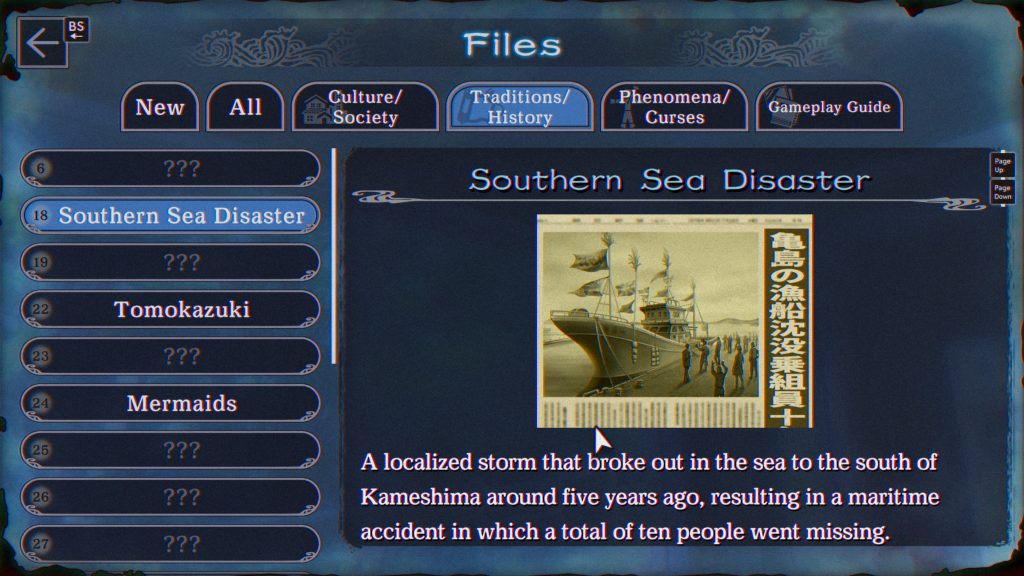The width and height of the screenshot is (1024, 576).
Task: Click the Page Down button
Action: click(1002, 192)
